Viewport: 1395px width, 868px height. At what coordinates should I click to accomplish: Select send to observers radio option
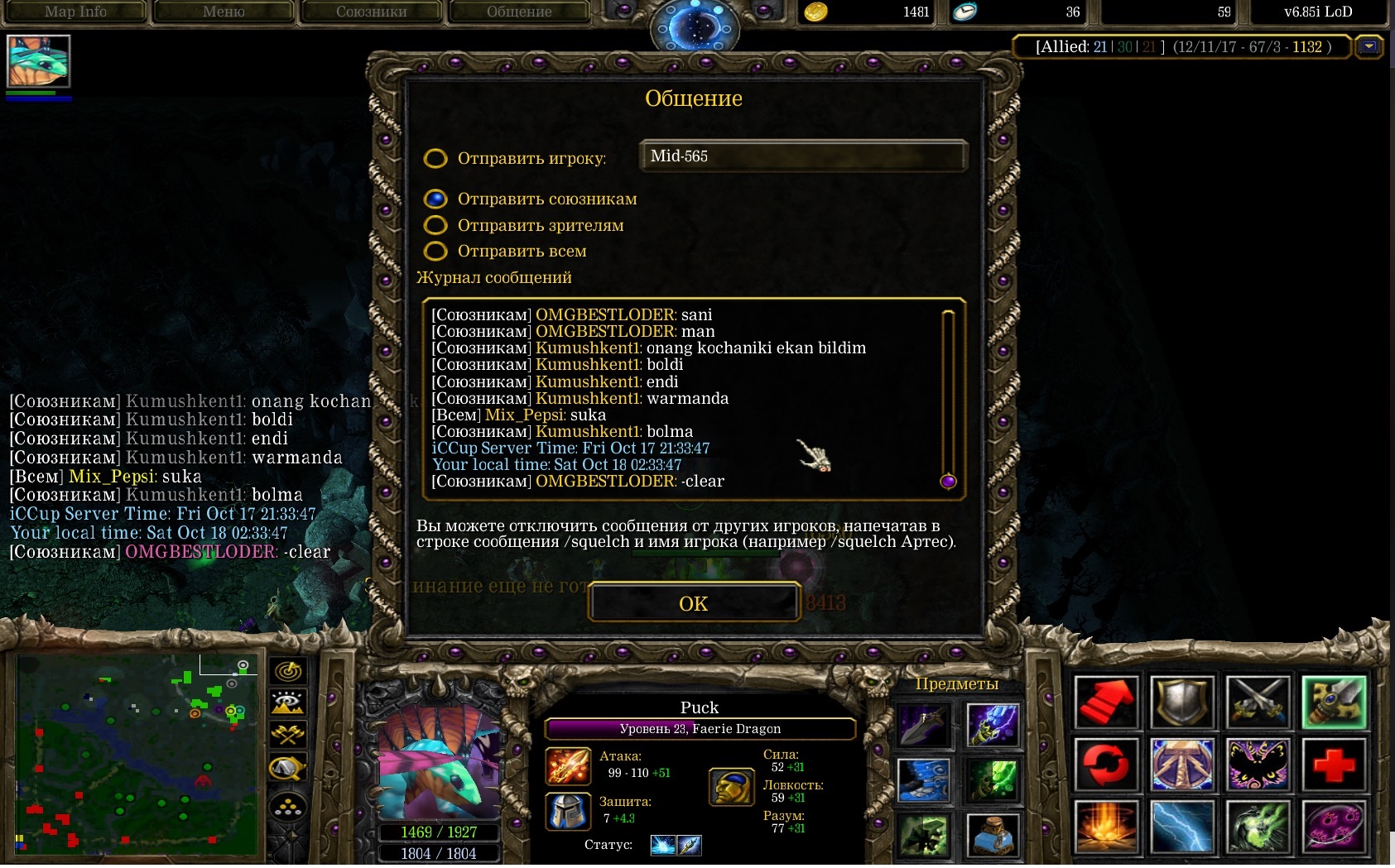pos(435,225)
